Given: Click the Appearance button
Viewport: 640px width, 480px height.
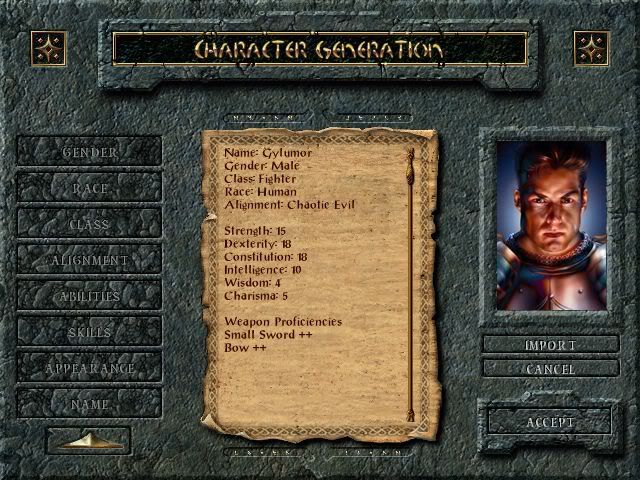Looking at the screenshot, I should point(89,368).
